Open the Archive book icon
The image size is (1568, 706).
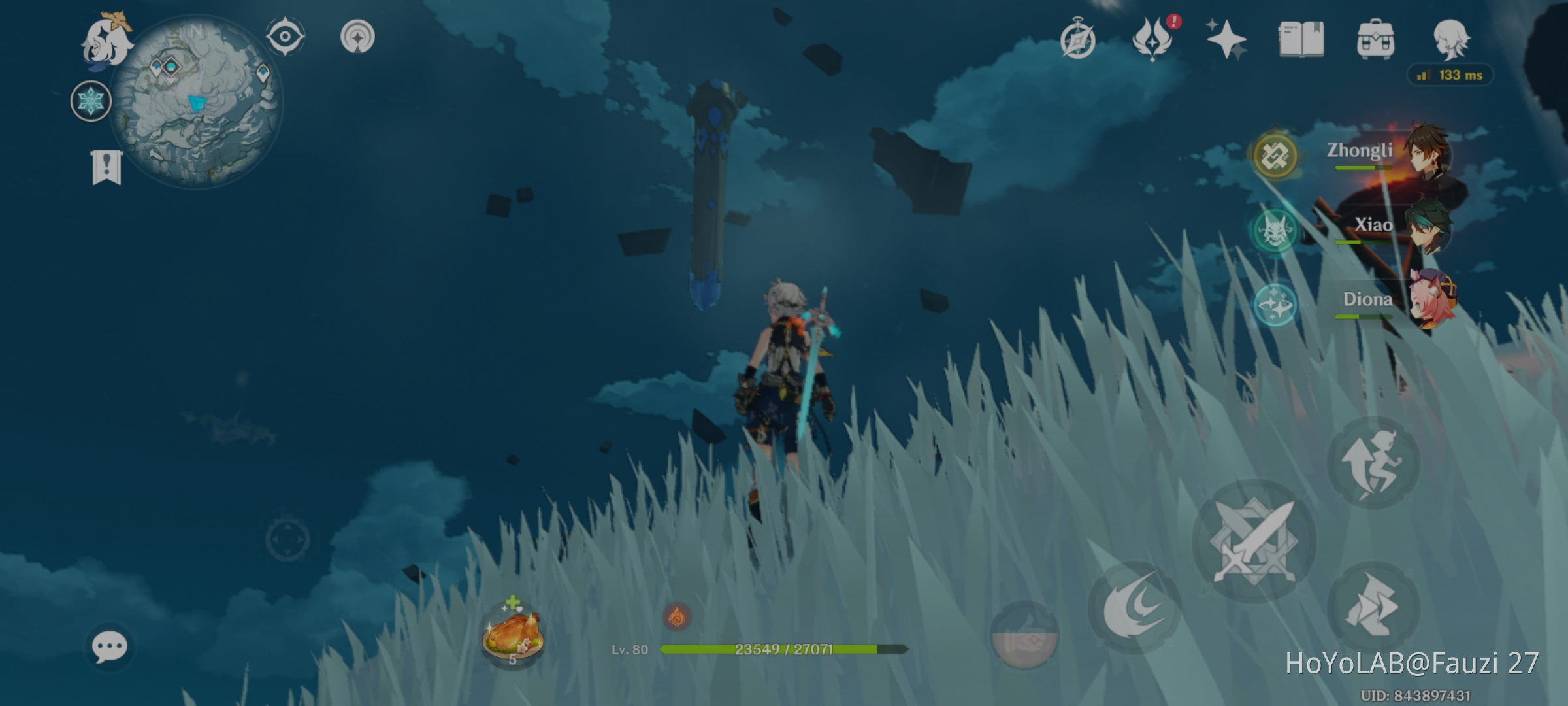pyautogui.click(x=1301, y=38)
